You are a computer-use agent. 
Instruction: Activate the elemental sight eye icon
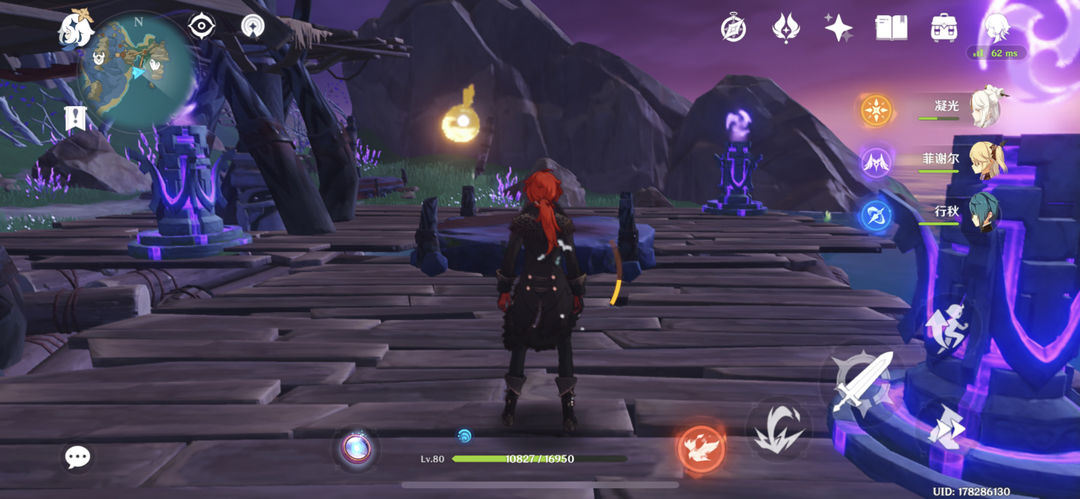click(x=202, y=27)
